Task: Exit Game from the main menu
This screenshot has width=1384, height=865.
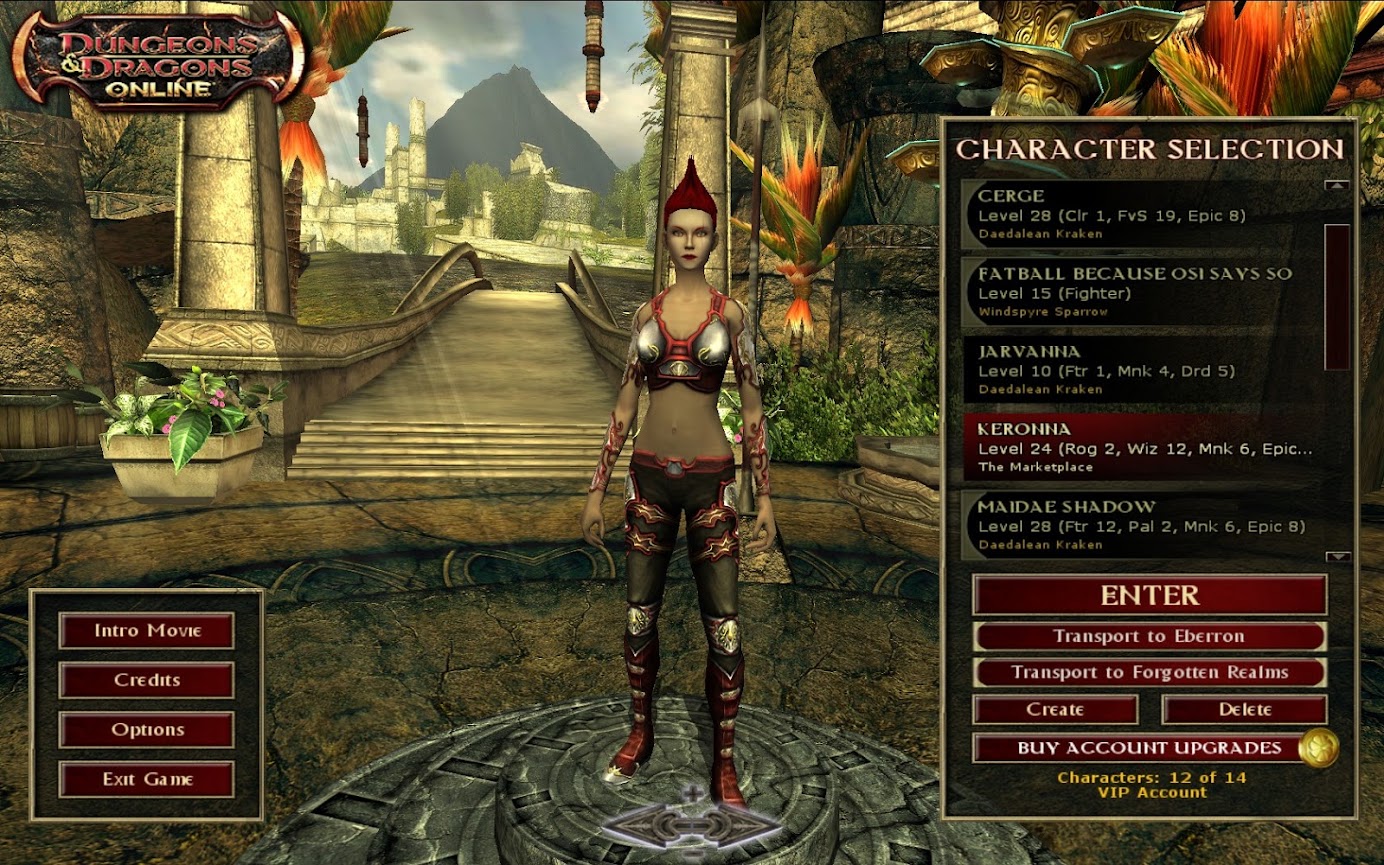Action: [x=147, y=779]
